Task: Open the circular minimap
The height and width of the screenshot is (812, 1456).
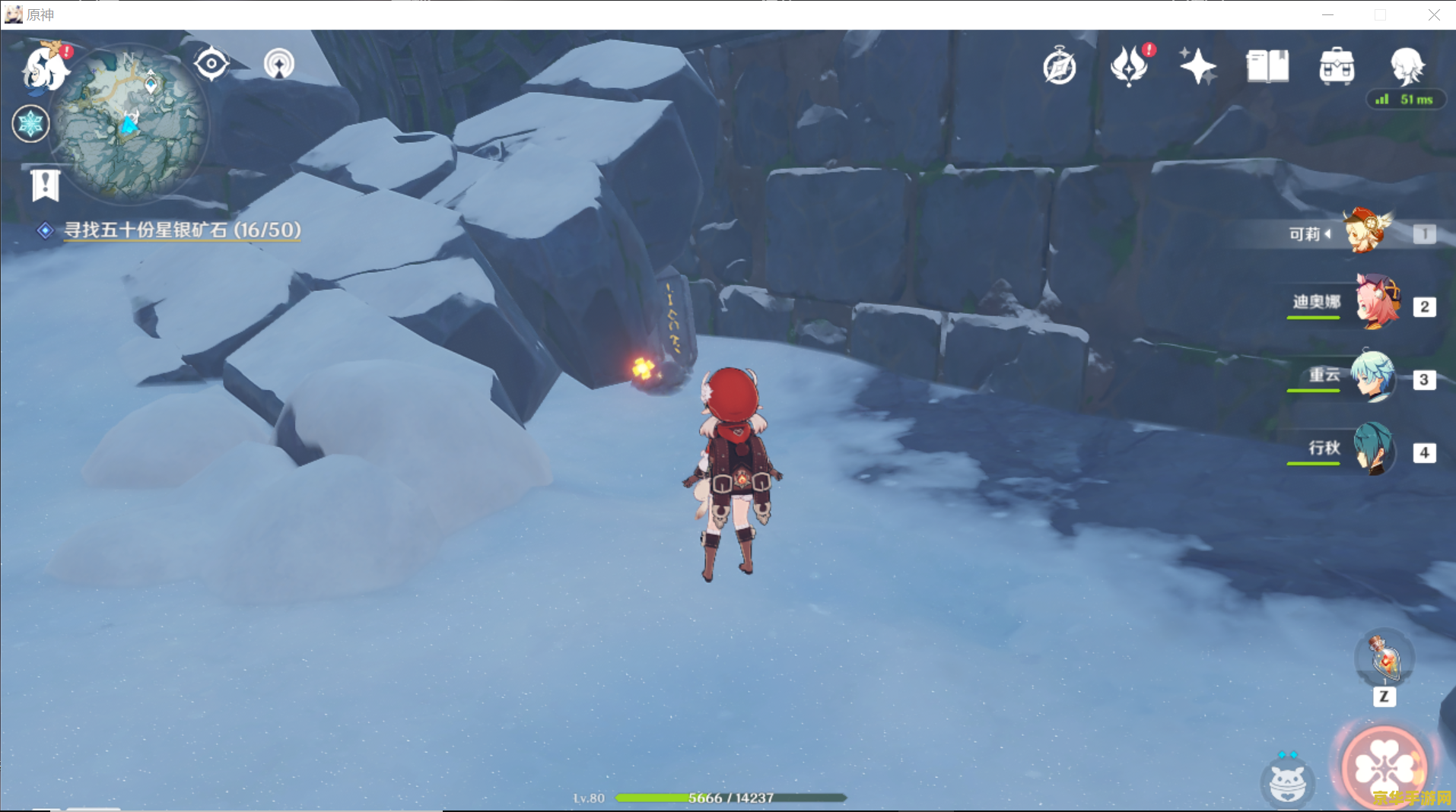Action: tap(129, 123)
